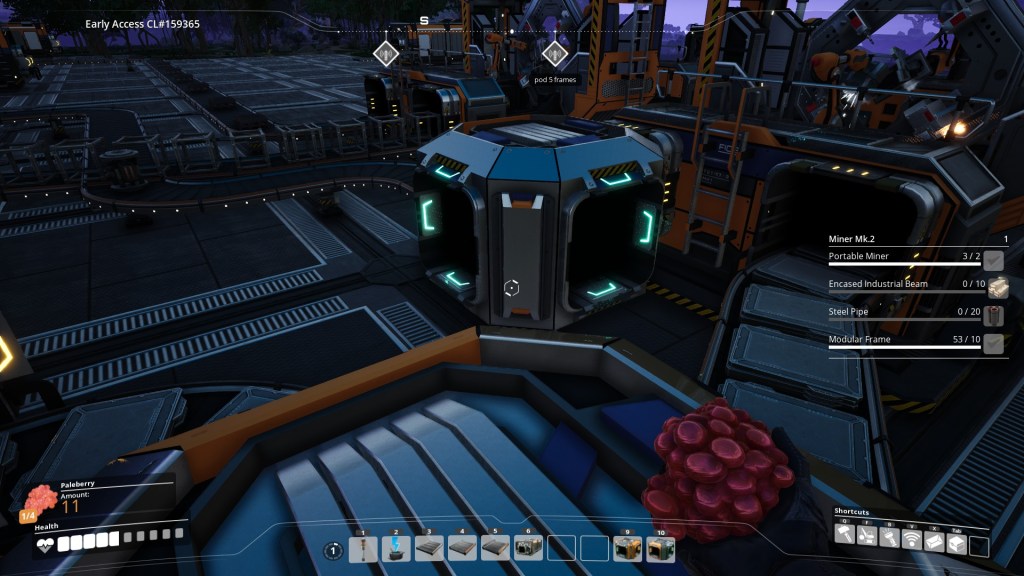Click the Steel Pipe tracker icon
This screenshot has height=576, width=1024.
pos(995,316)
